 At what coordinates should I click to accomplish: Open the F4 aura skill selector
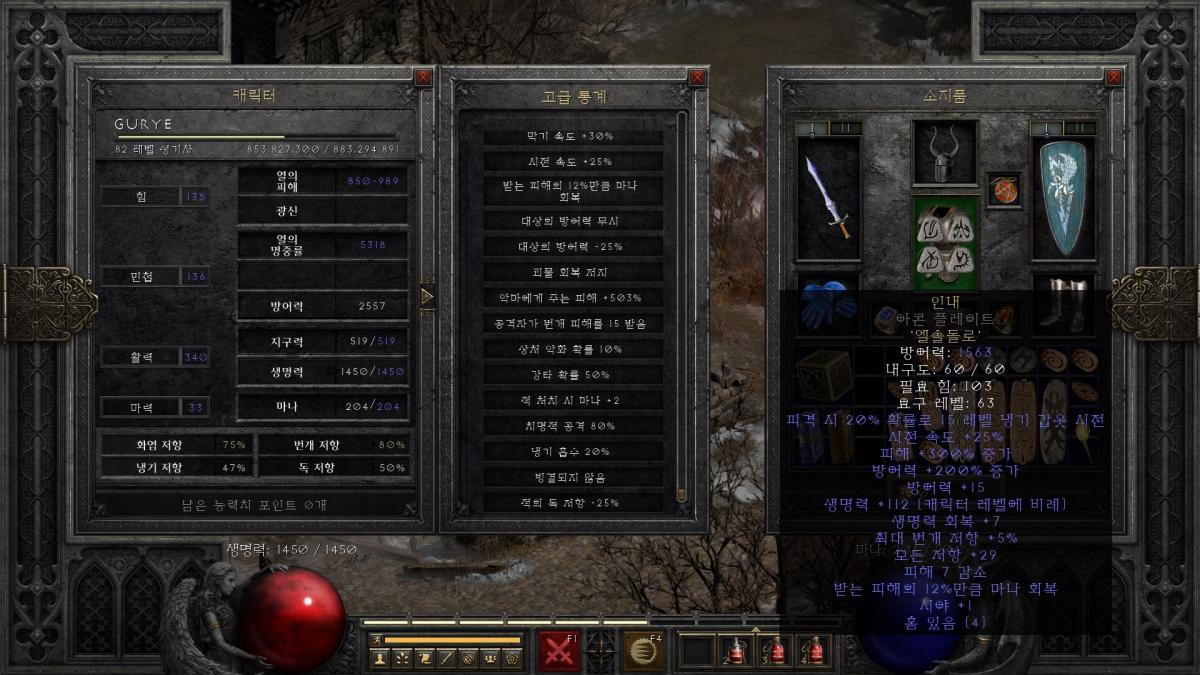(644, 650)
